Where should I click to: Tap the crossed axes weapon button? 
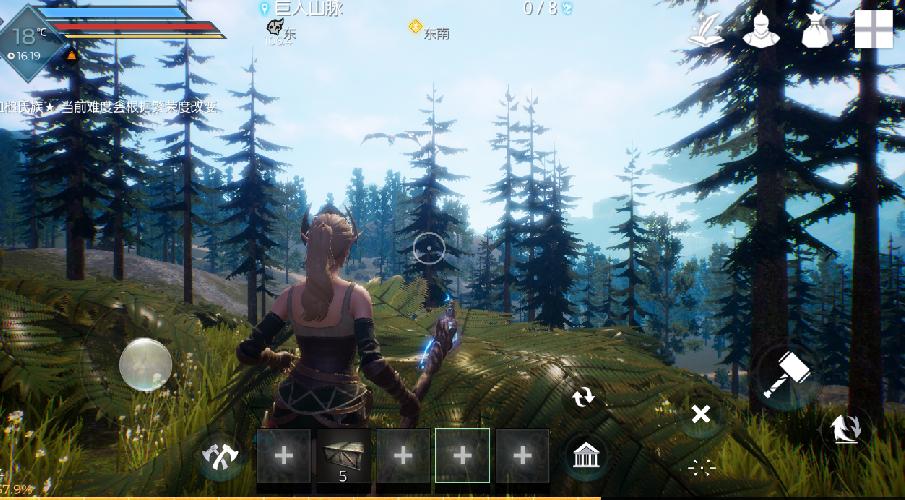pos(220,457)
